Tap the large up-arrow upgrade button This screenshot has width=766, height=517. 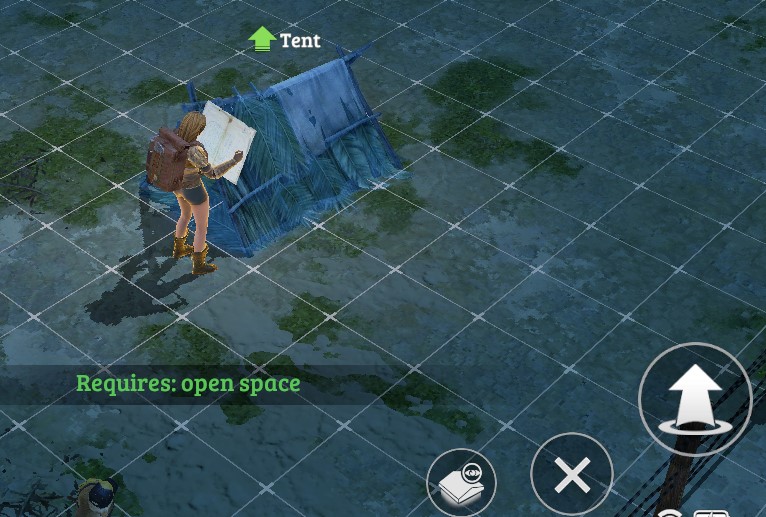click(x=695, y=399)
